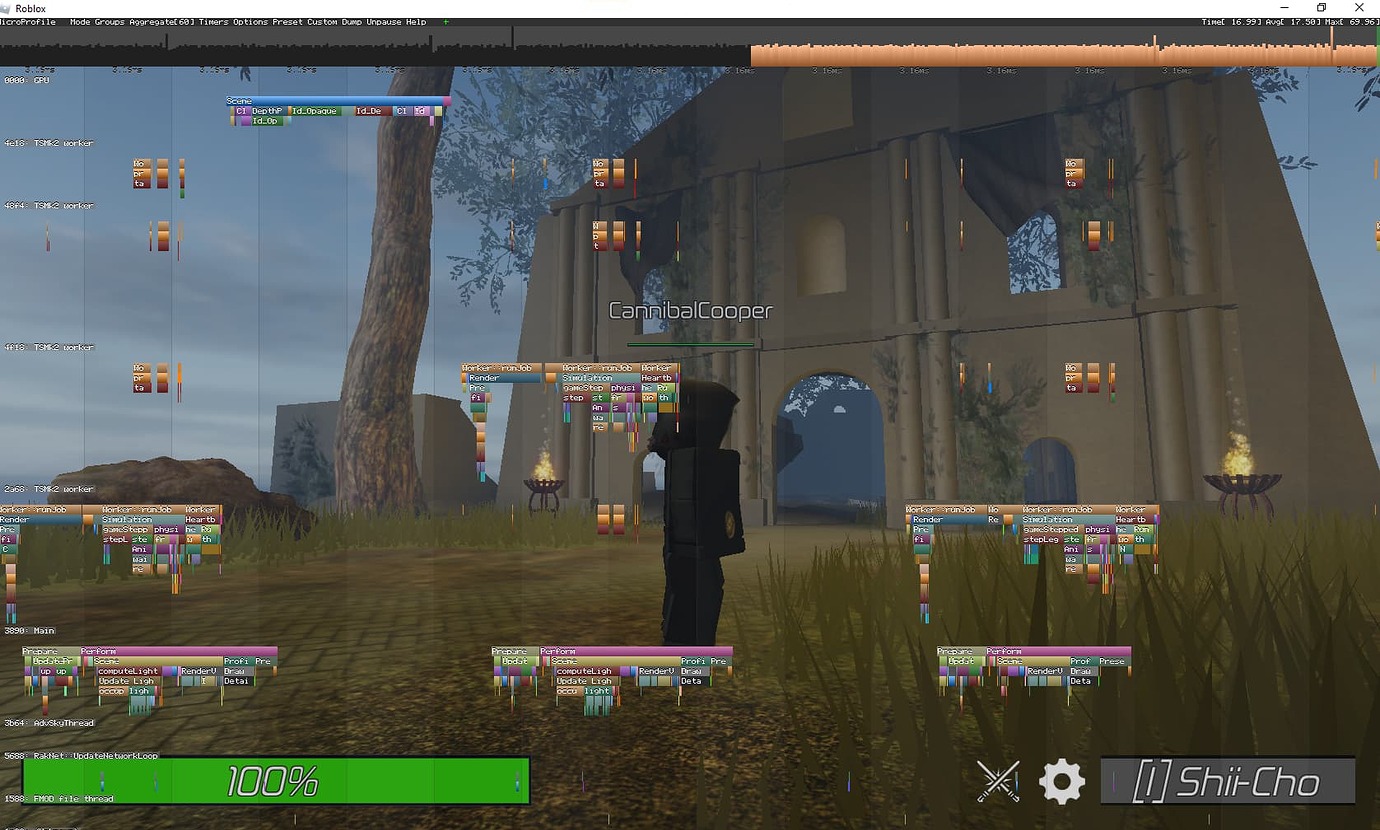Open settings via the gear icon

coord(1061,781)
